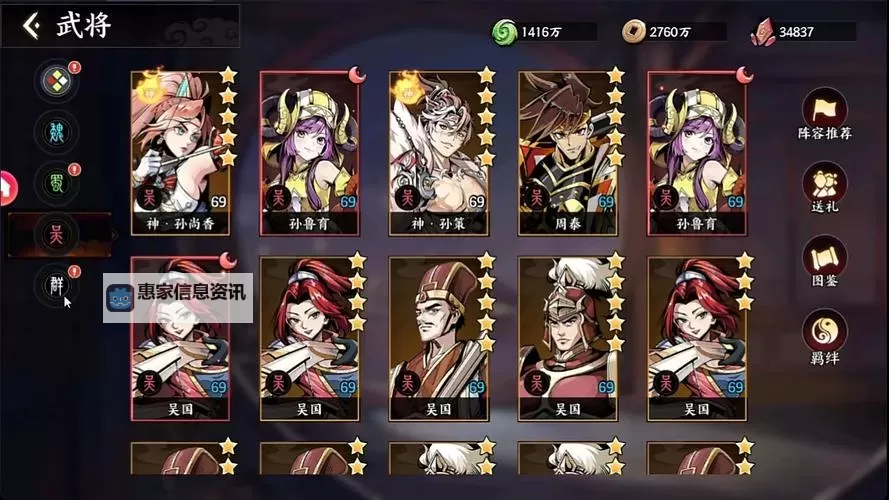Screen dimensions: 889x500
Task: Switch to the 群 faction tab
Action: (57, 285)
